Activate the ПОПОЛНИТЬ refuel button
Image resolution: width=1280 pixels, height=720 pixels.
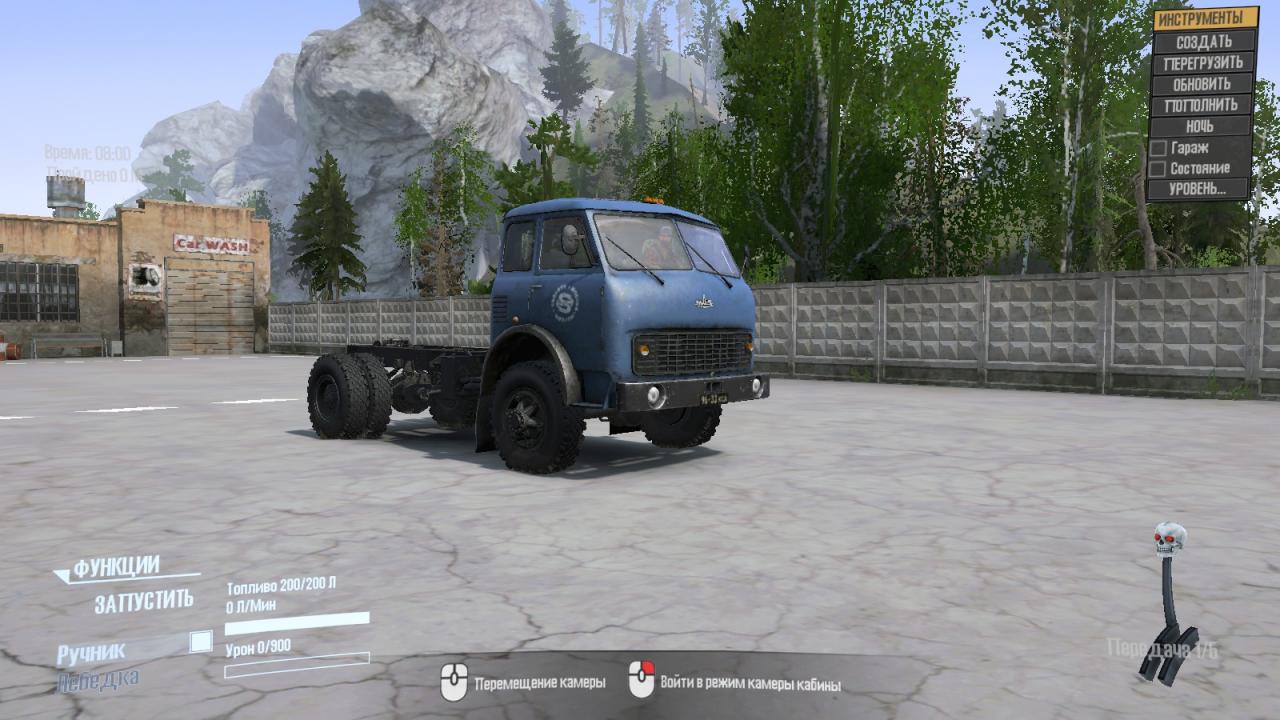pyautogui.click(x=1203, y=105)
